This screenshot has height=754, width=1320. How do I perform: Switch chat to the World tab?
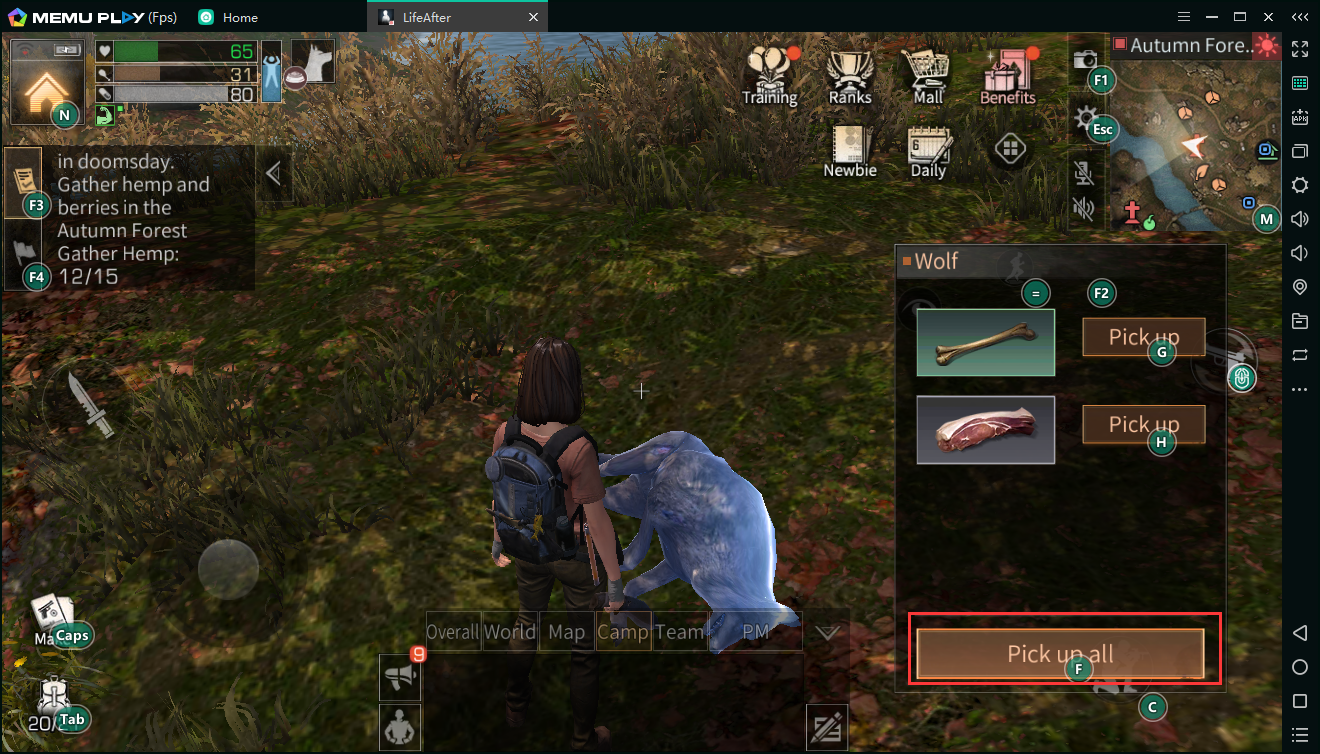pyautogui.click(x=510, y=632)
